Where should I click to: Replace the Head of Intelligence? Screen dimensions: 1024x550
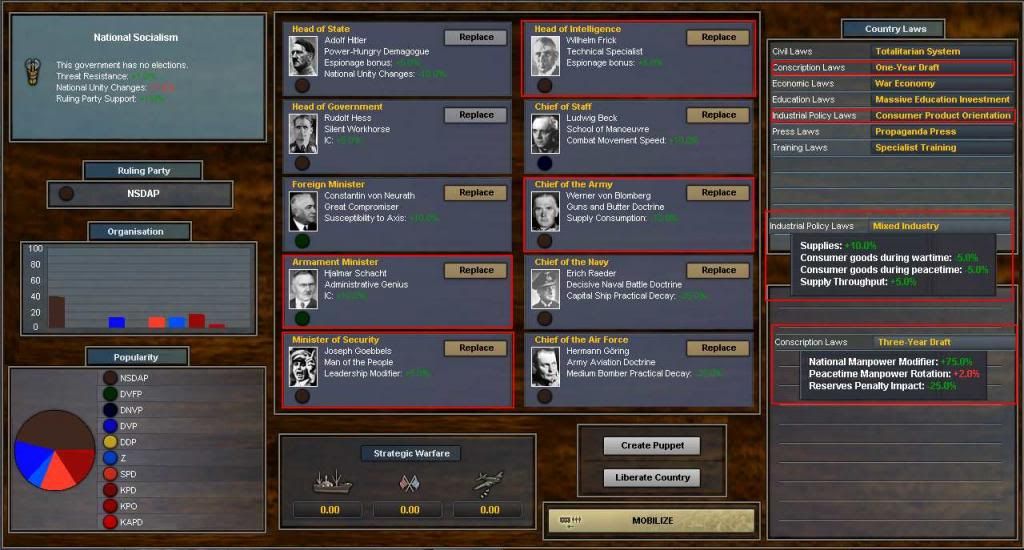point(718,38)
